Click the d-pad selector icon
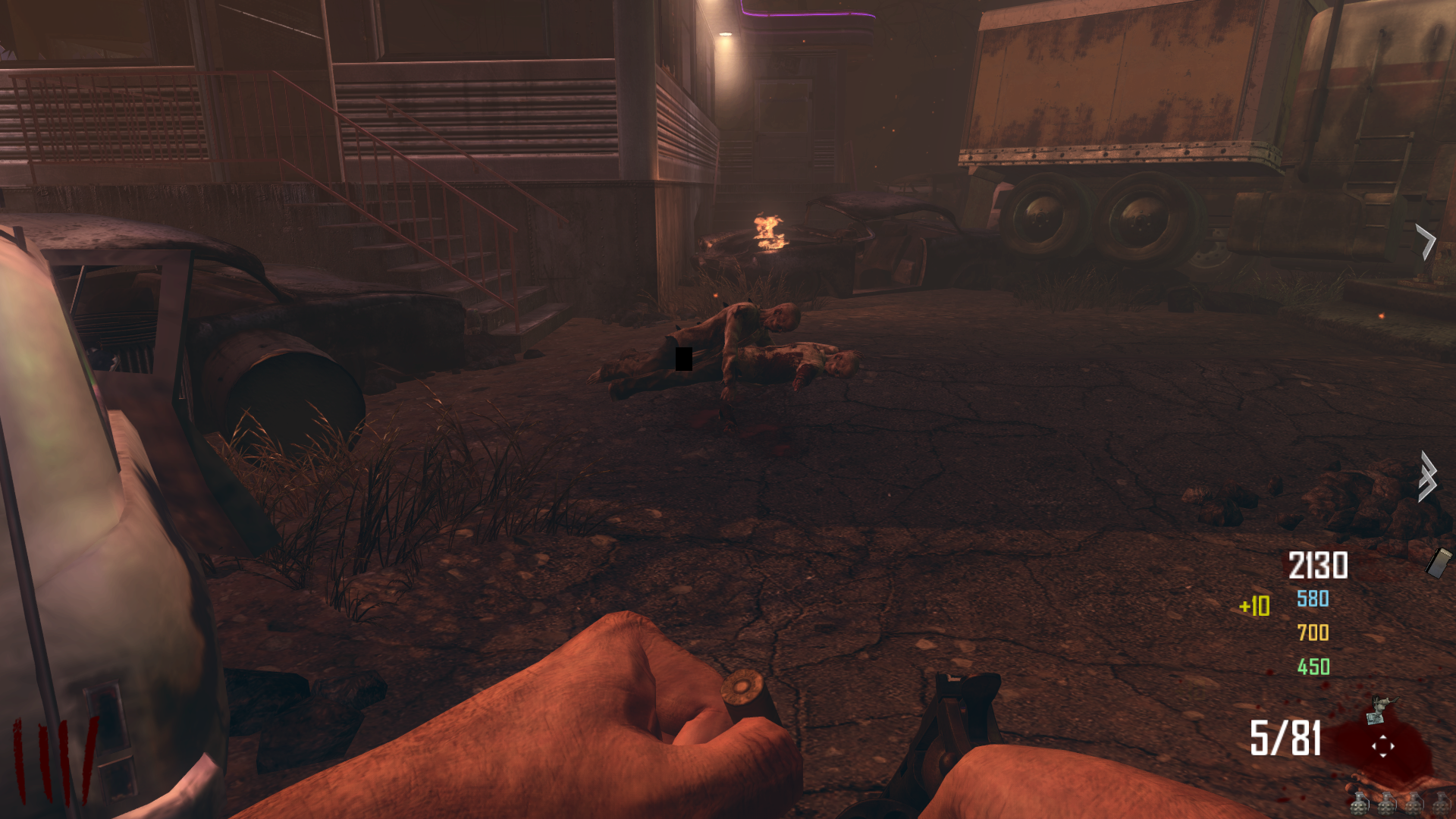The image size is (1456, 819). [1382, 746]
